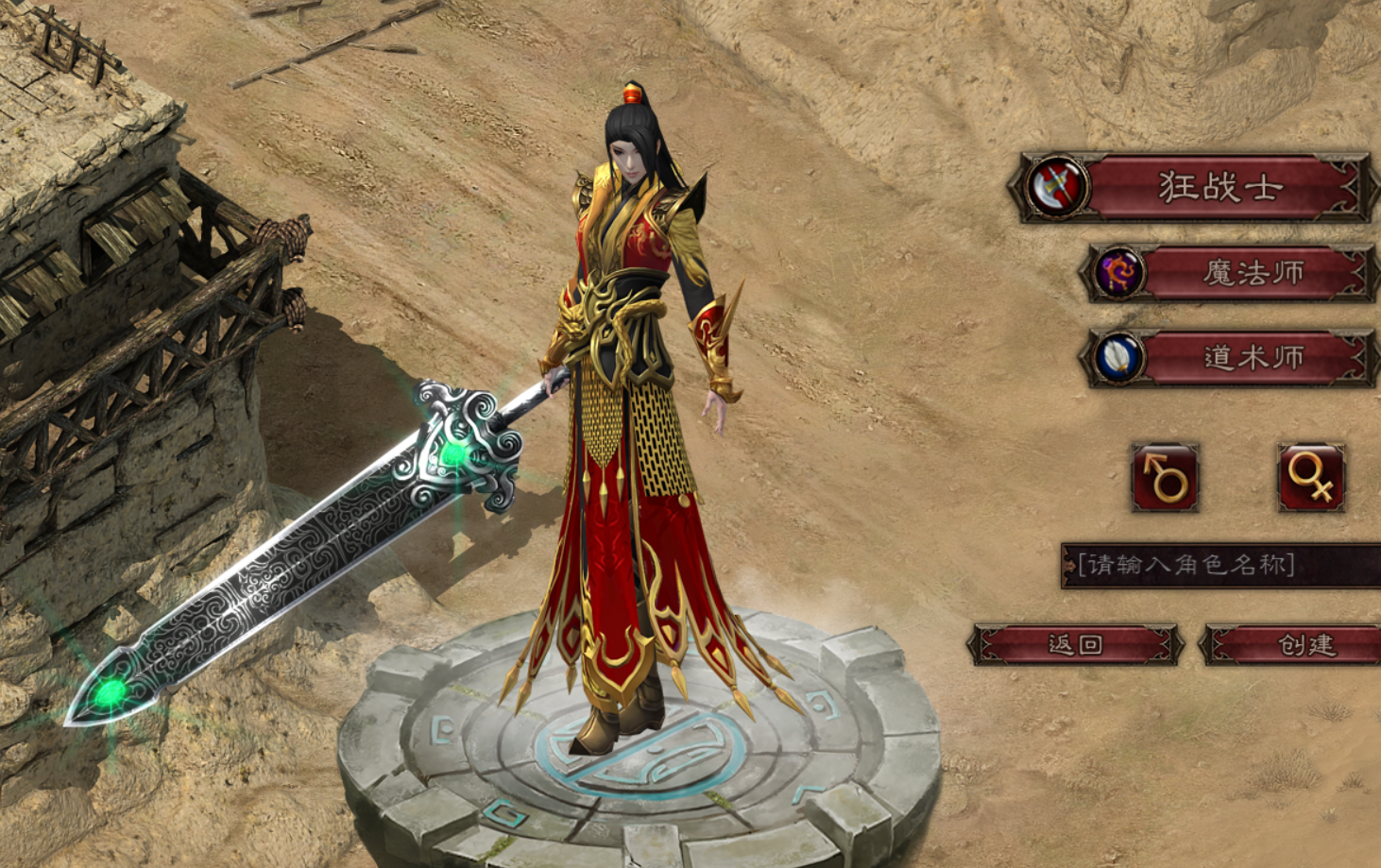Viewport: 1381px width, 868px height.
Task: Focus the character name input field
Action: (x=1220, y=566)
